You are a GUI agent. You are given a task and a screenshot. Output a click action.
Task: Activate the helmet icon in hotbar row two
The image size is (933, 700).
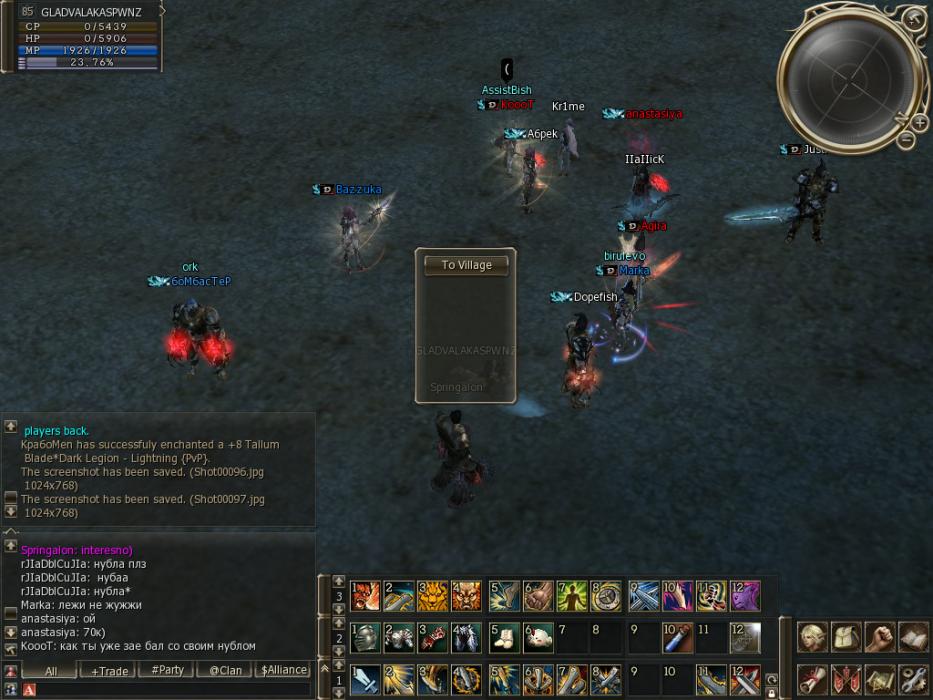pos(366,637)
